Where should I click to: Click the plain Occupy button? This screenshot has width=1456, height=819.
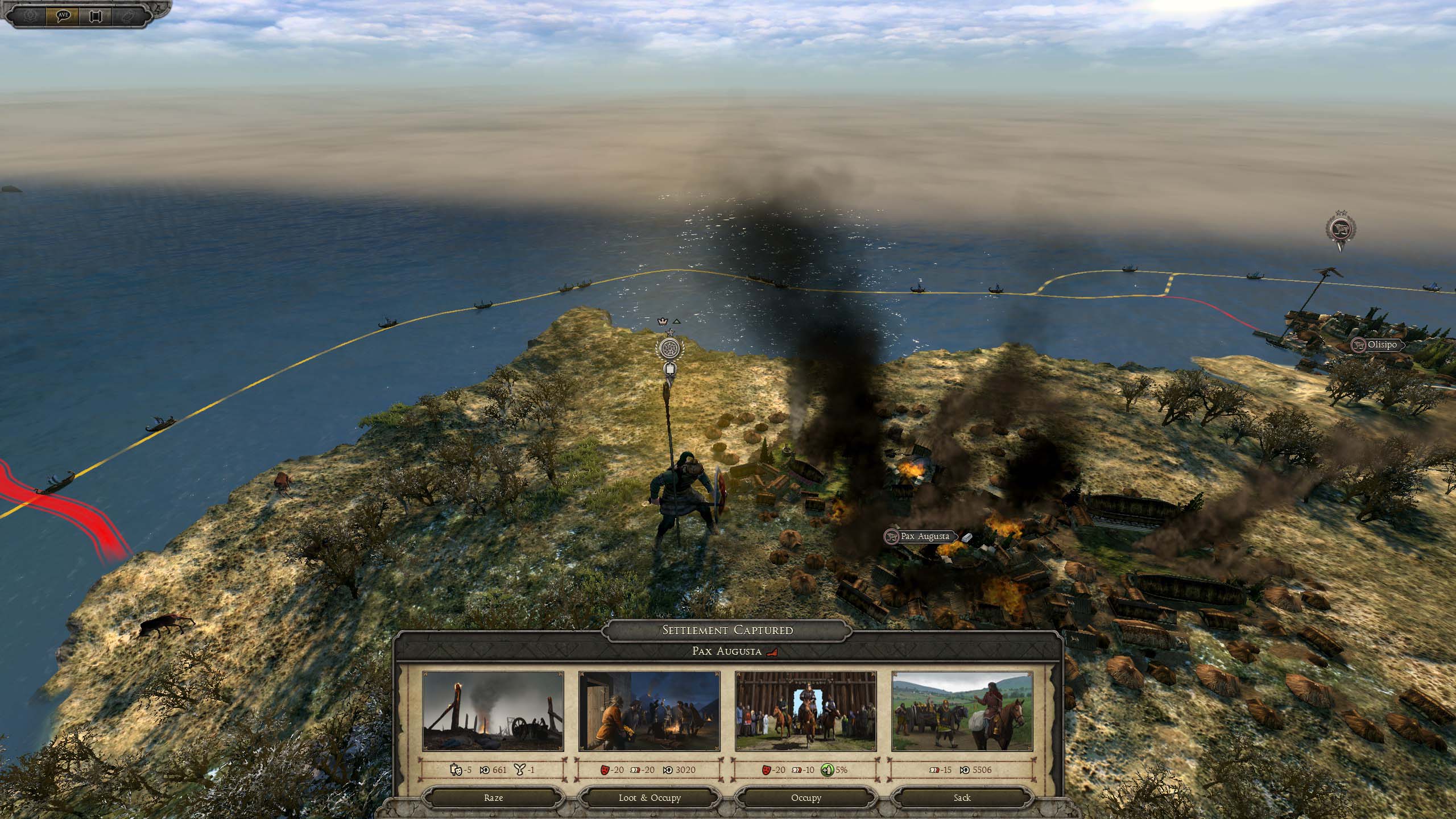click(x=806, y=797)
